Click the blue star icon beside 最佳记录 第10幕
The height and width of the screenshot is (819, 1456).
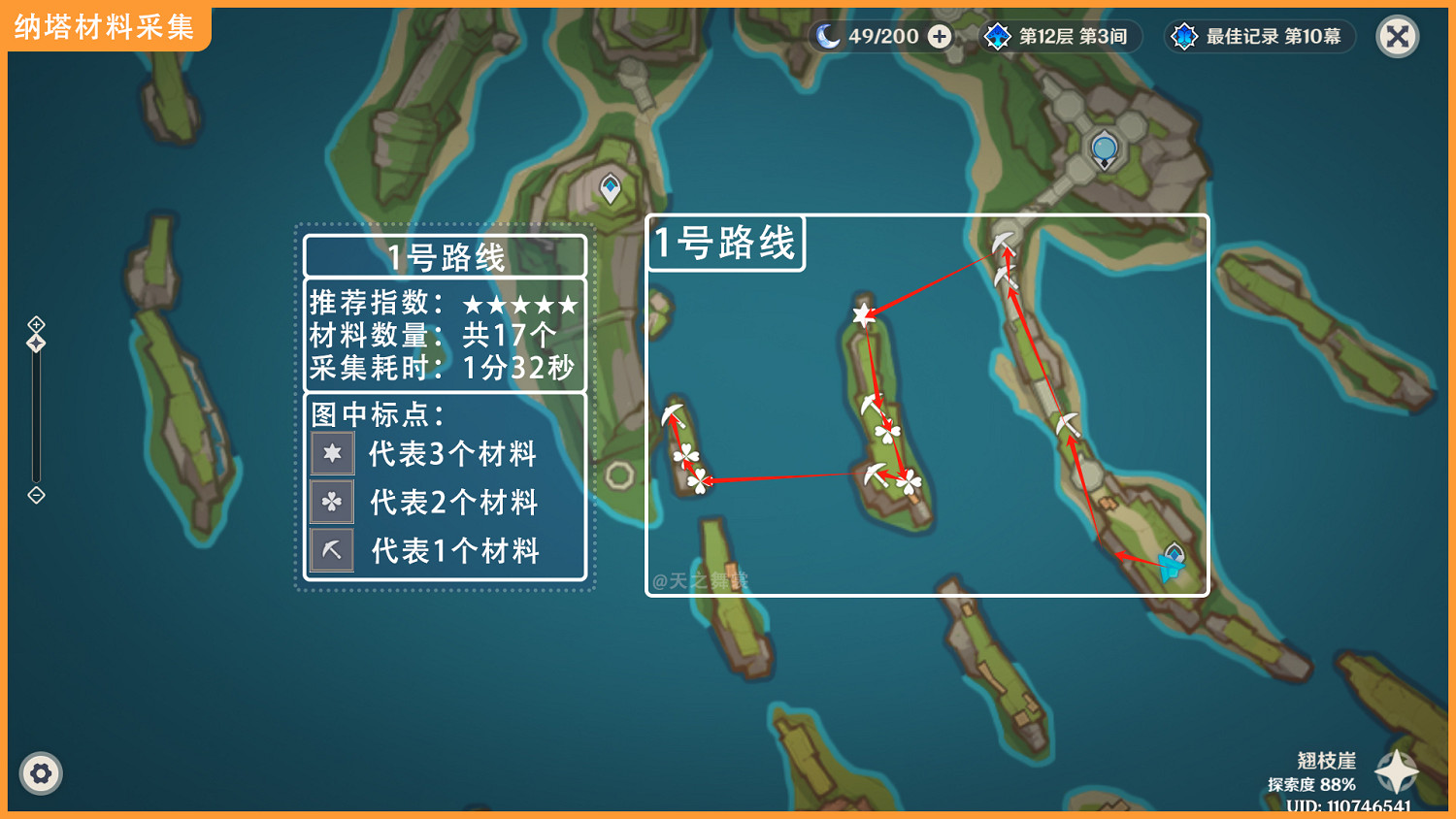[1184, 36]
